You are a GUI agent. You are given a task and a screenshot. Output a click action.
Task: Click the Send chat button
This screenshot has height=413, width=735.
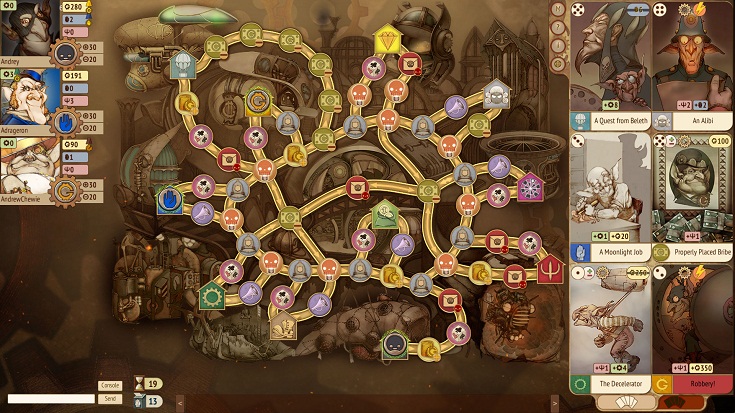click(110, 398)
